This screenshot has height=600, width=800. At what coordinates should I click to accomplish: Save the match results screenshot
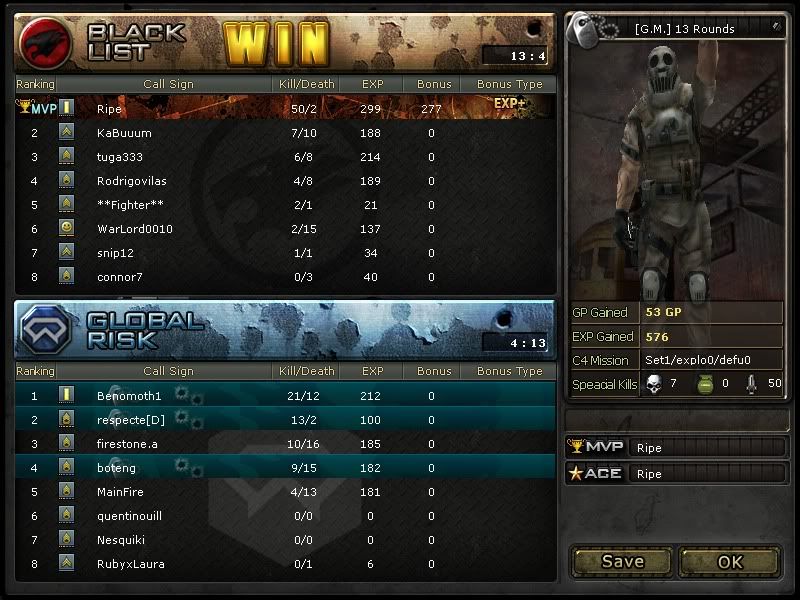point(622,561)
